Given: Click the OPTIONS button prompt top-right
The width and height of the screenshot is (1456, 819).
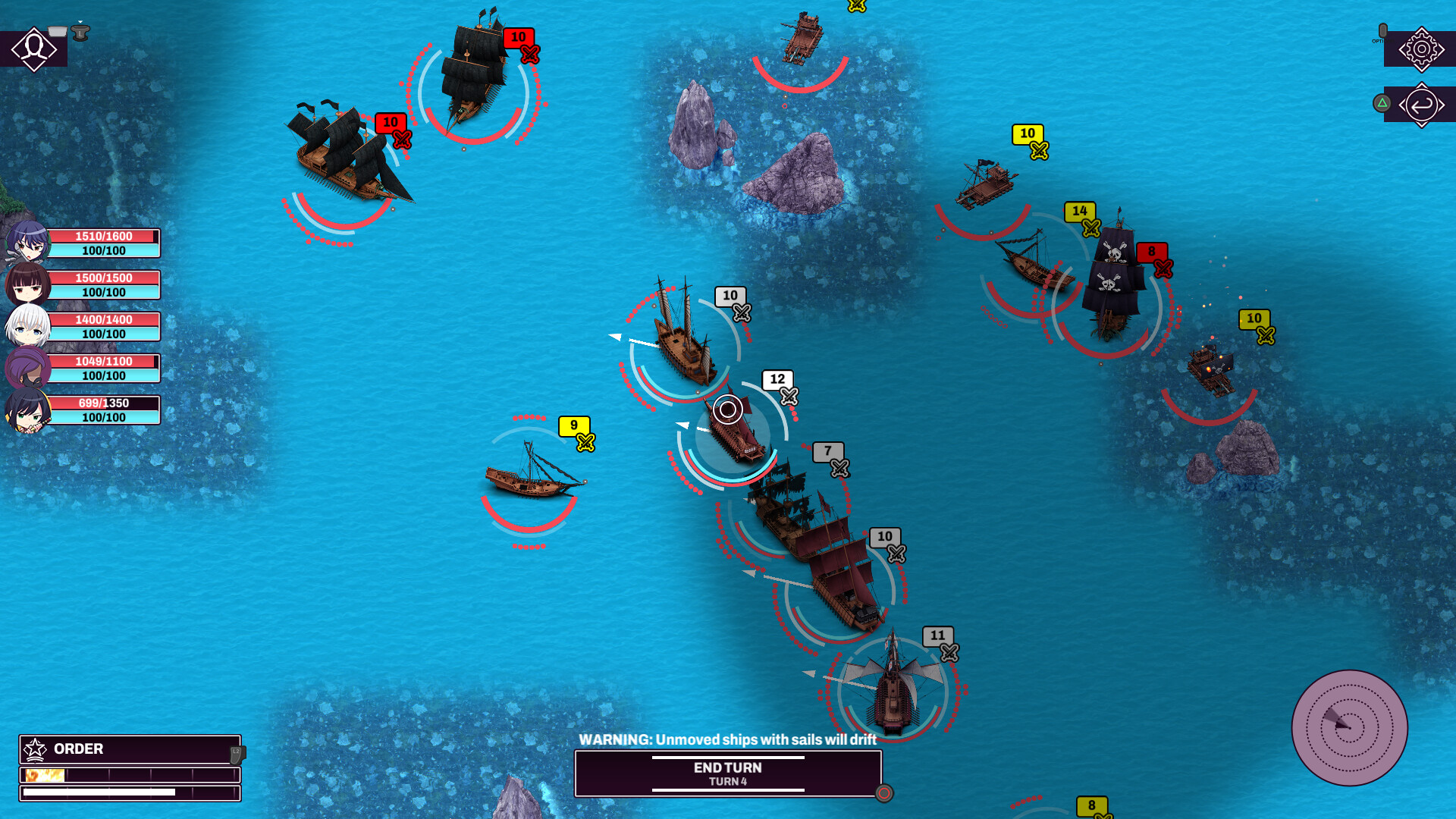Looking at the screenshot, I should point(1383,30).
